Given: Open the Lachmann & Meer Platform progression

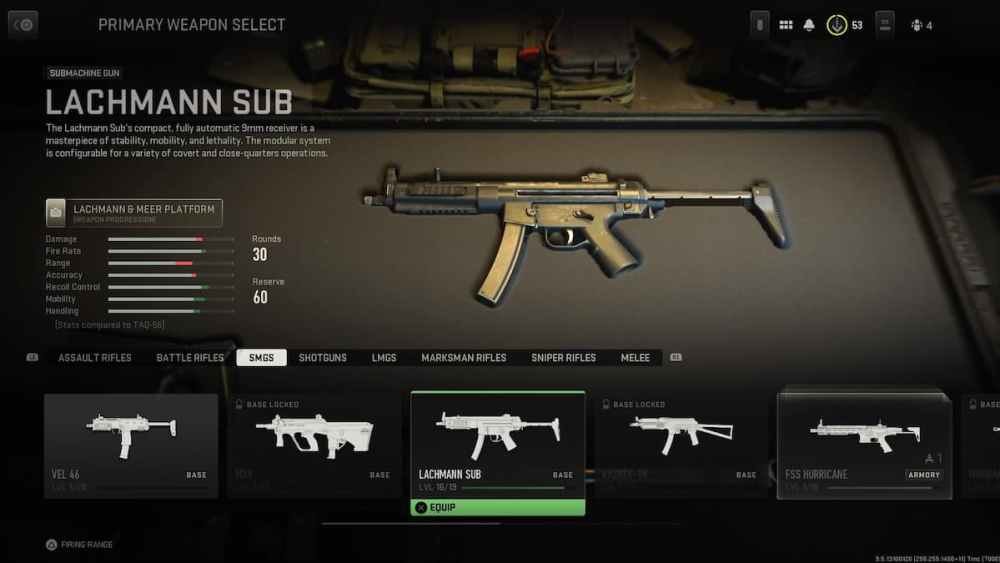Looking at the screenshot, I should click(x=134, y=213).
